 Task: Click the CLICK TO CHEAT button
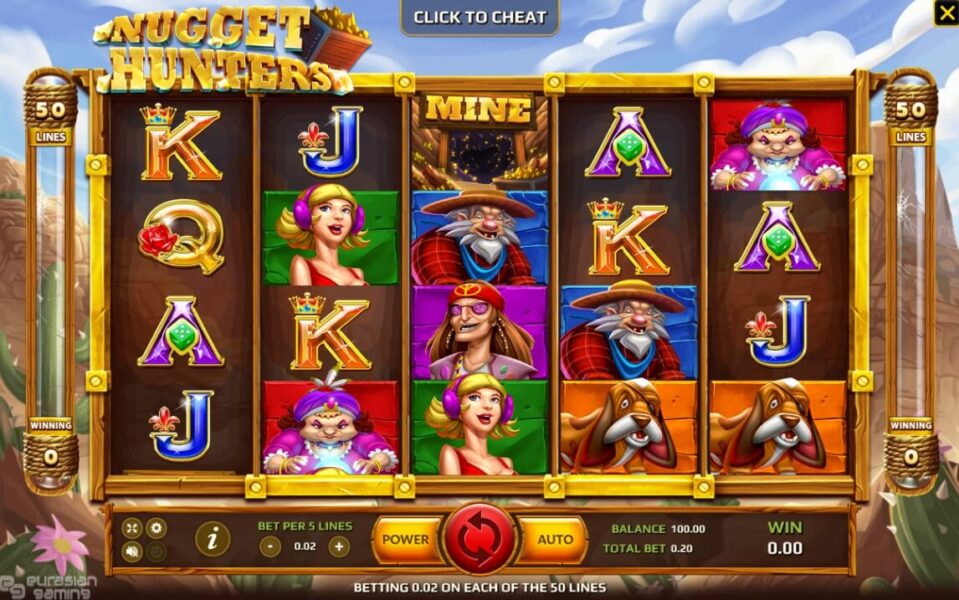[480, 17]
